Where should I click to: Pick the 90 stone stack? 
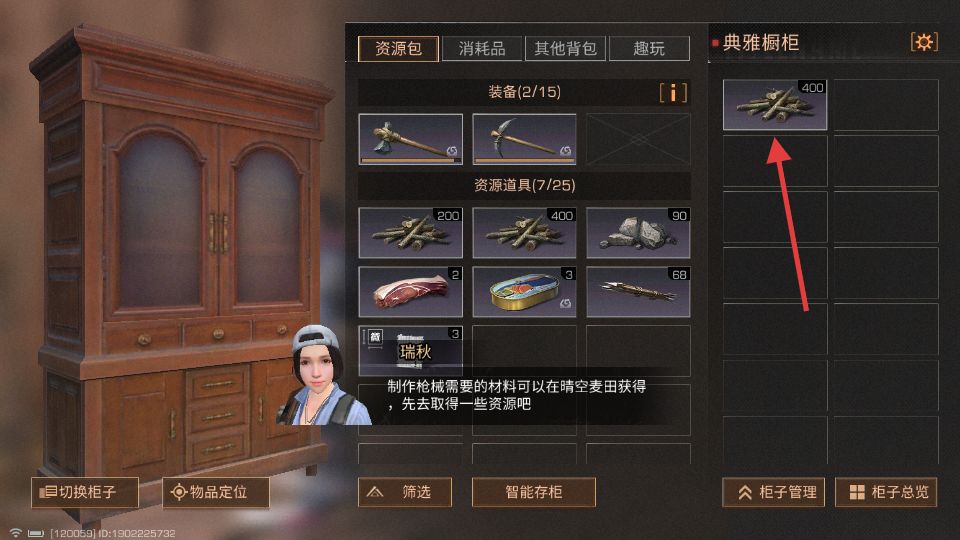point(638,233)
